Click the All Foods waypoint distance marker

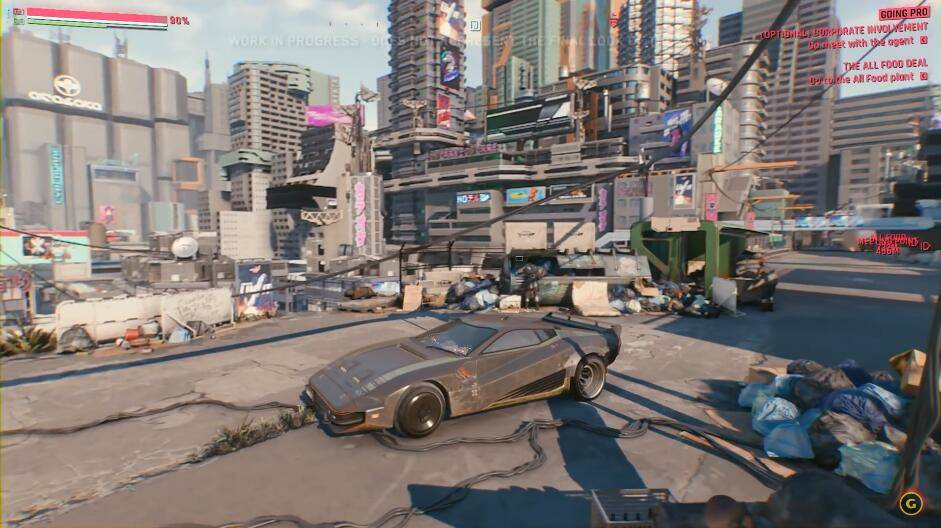coord(889,244)
